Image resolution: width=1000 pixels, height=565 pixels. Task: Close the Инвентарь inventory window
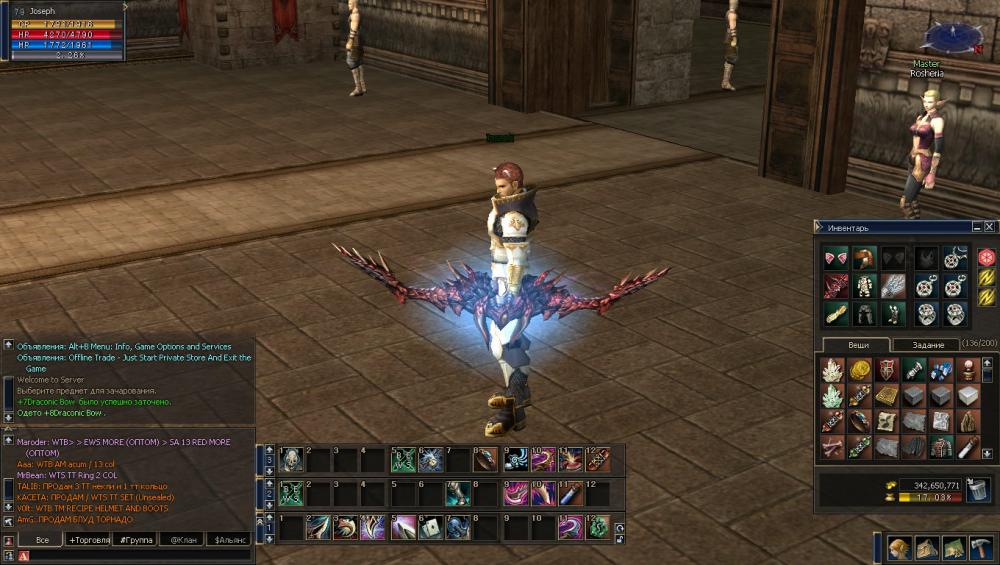pos(990,227)
